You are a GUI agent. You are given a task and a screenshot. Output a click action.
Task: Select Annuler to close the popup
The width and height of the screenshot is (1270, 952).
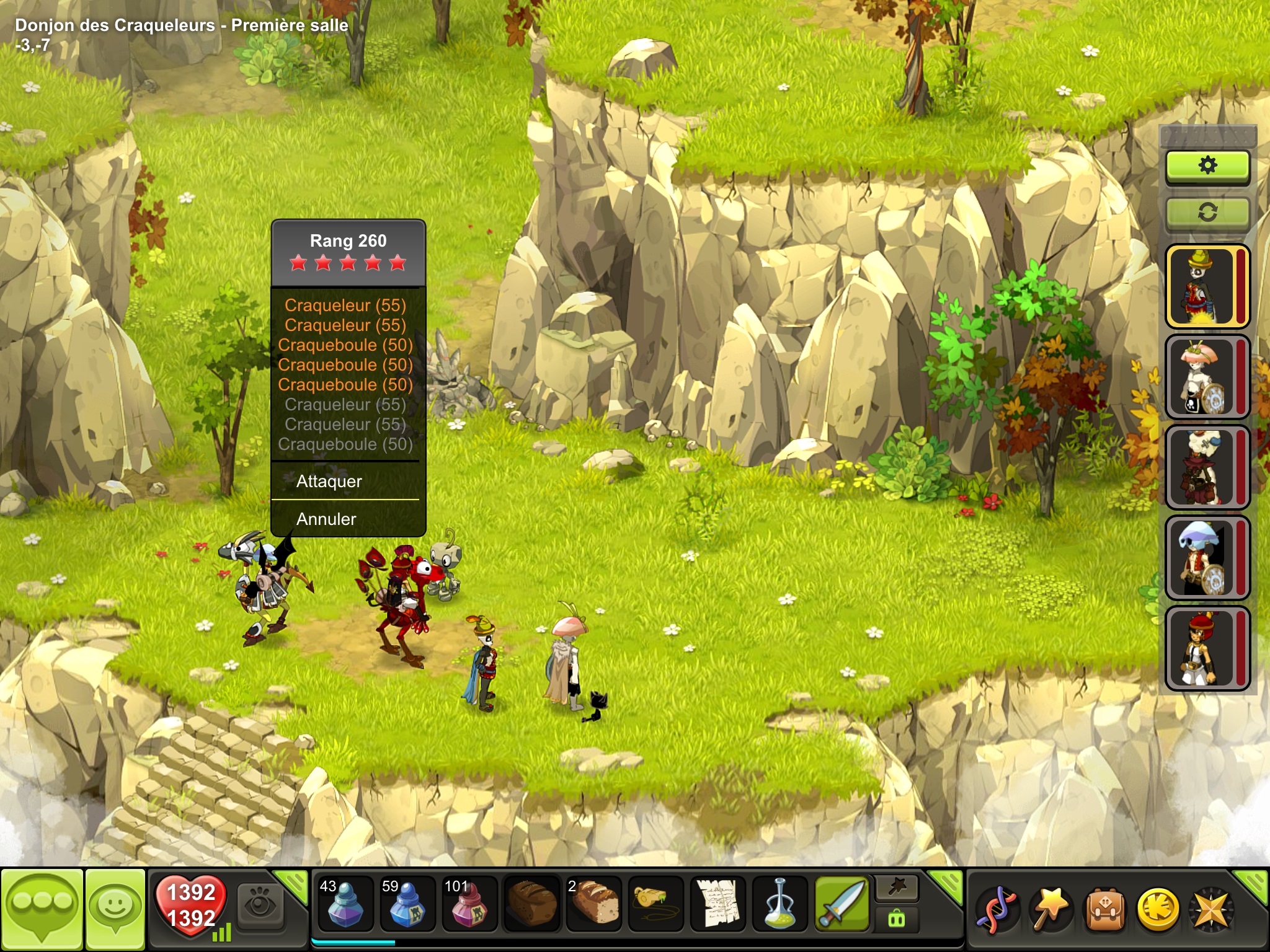326,519
